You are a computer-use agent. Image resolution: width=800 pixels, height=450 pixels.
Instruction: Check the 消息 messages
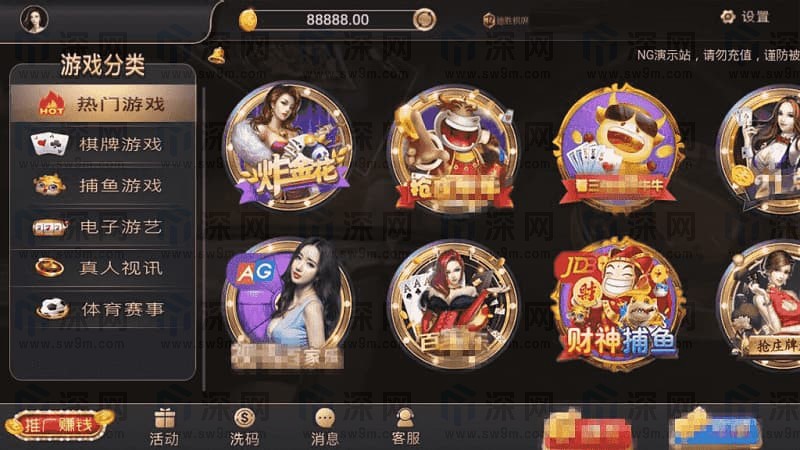(x=325, y=427)
